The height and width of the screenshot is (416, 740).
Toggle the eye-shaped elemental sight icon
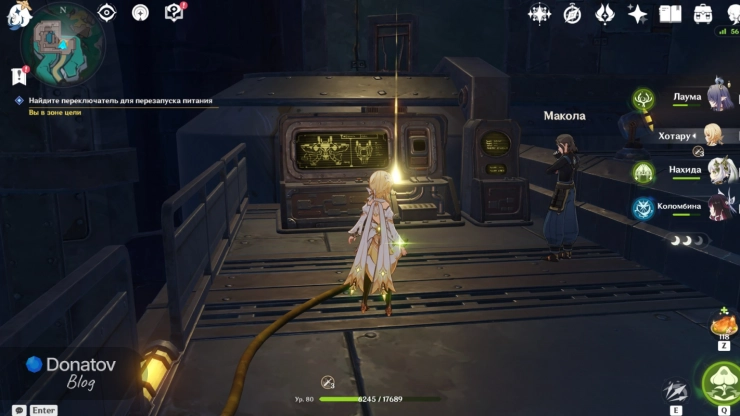coord(107,12)
